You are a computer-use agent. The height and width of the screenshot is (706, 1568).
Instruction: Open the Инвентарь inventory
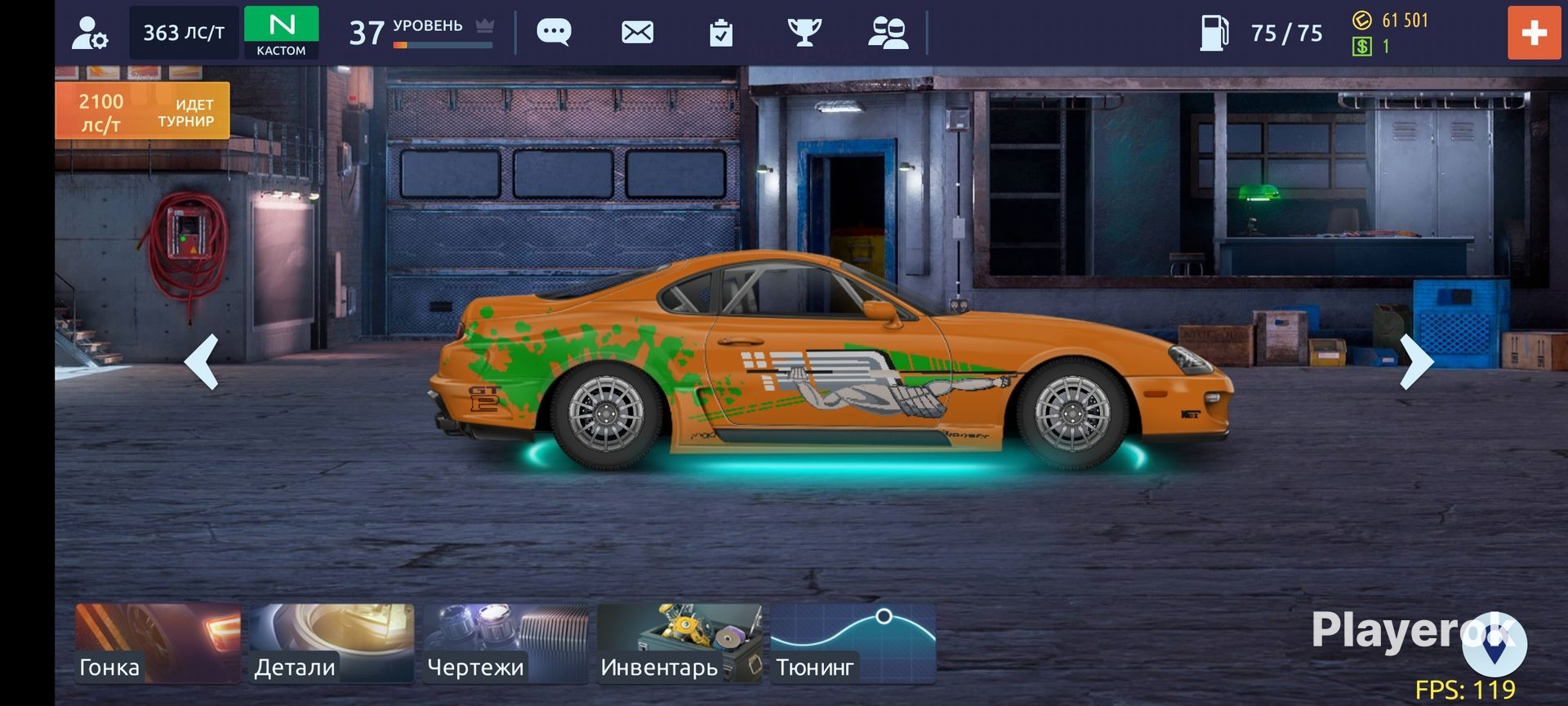click(x=679, y=643)
